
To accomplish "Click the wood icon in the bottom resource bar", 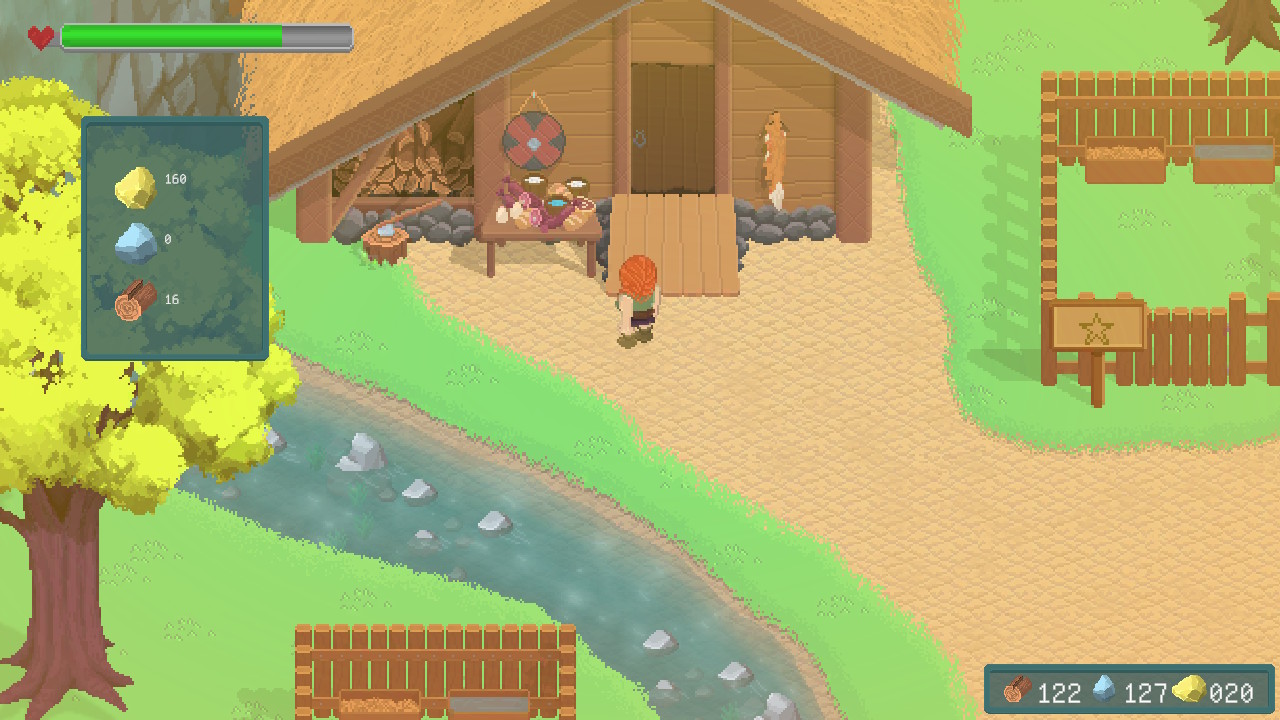I will click(1018, 692).
